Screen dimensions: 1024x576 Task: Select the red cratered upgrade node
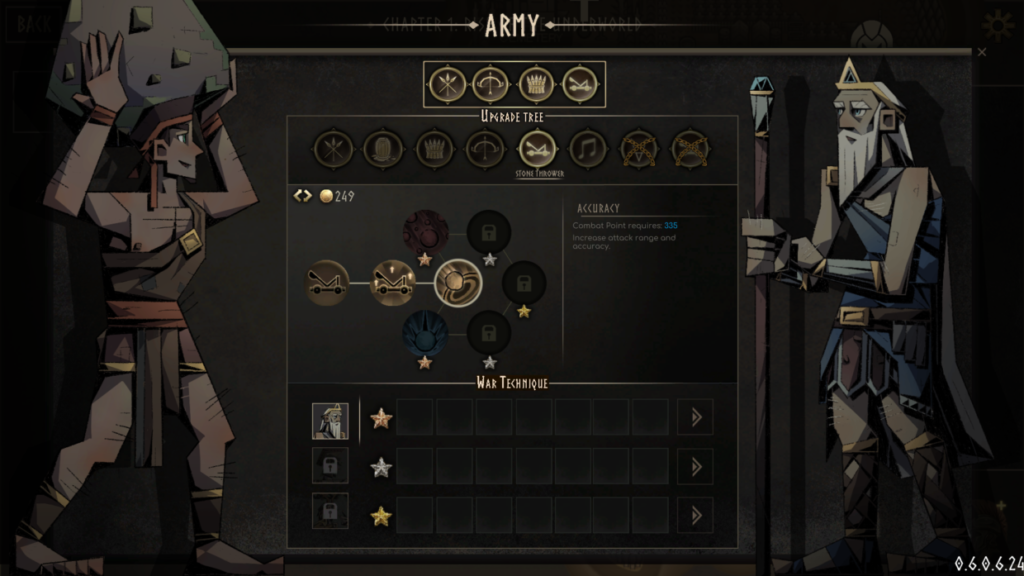pos(425,231)
